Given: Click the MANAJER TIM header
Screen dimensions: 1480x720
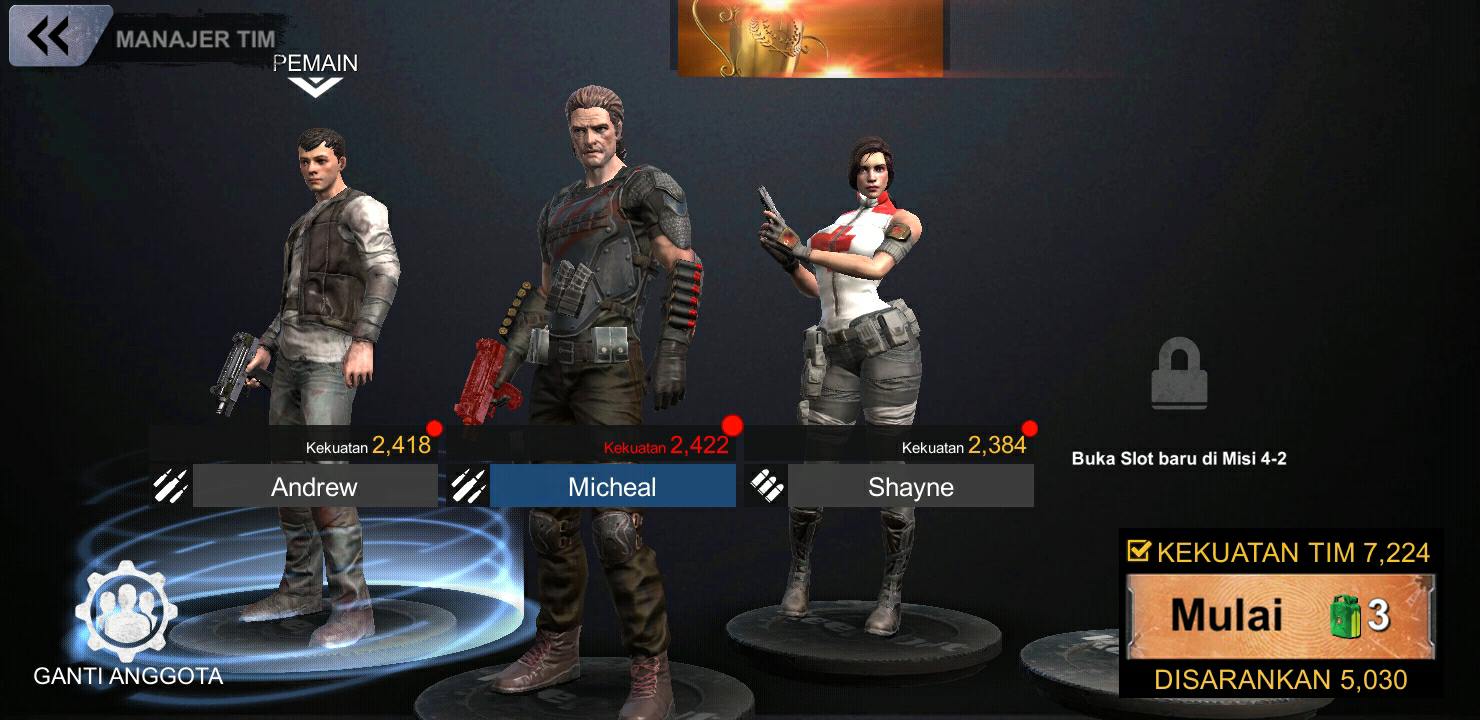Looking at the screenshot, I should [x=198, y=40].
